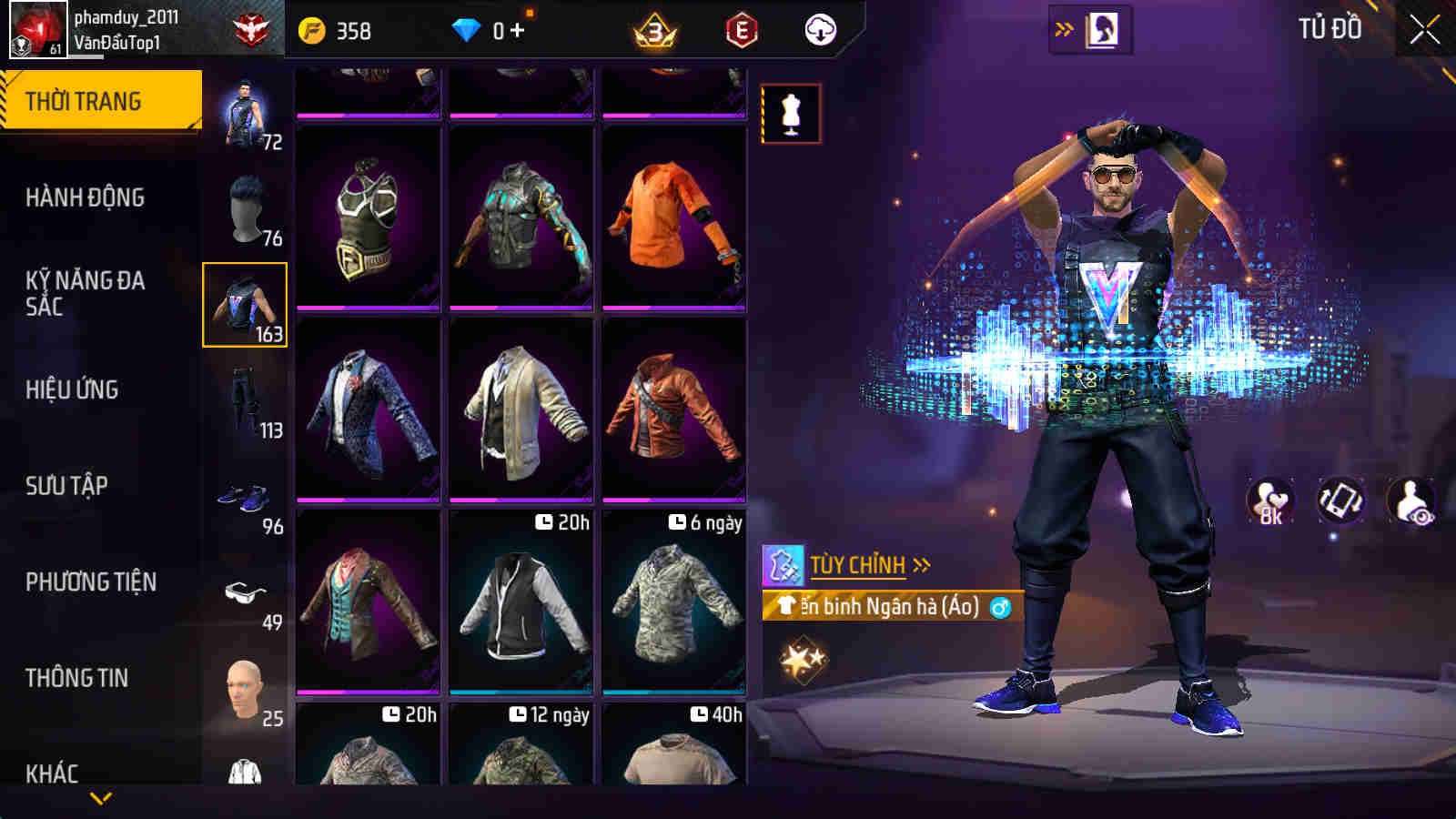The width and height of the screenshot is (1456, 819).
Task: Collapse the sidebar with the down chevron below KHÁC
Action: click(x=100, y=798)
